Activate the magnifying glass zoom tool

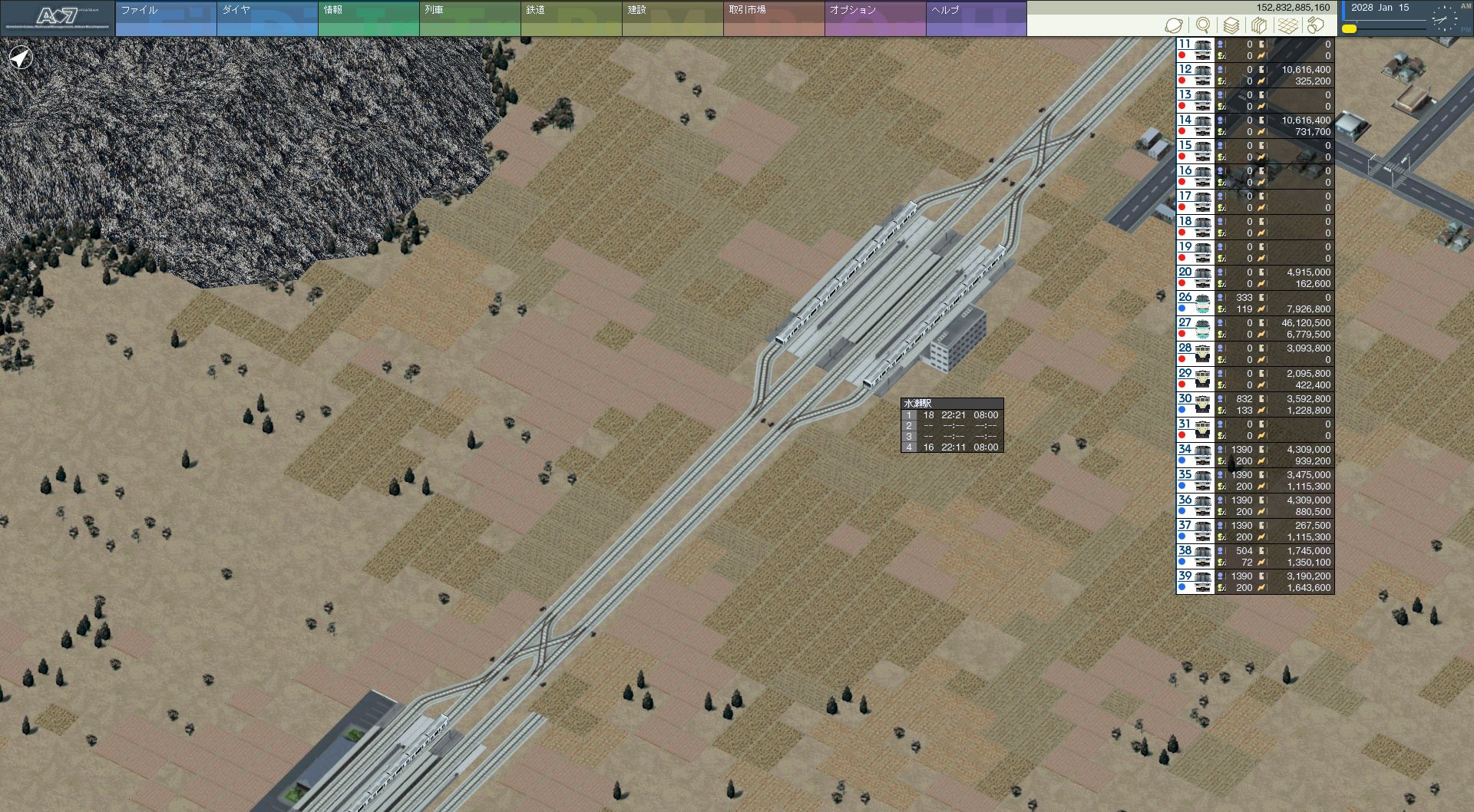click(1203, 25)
